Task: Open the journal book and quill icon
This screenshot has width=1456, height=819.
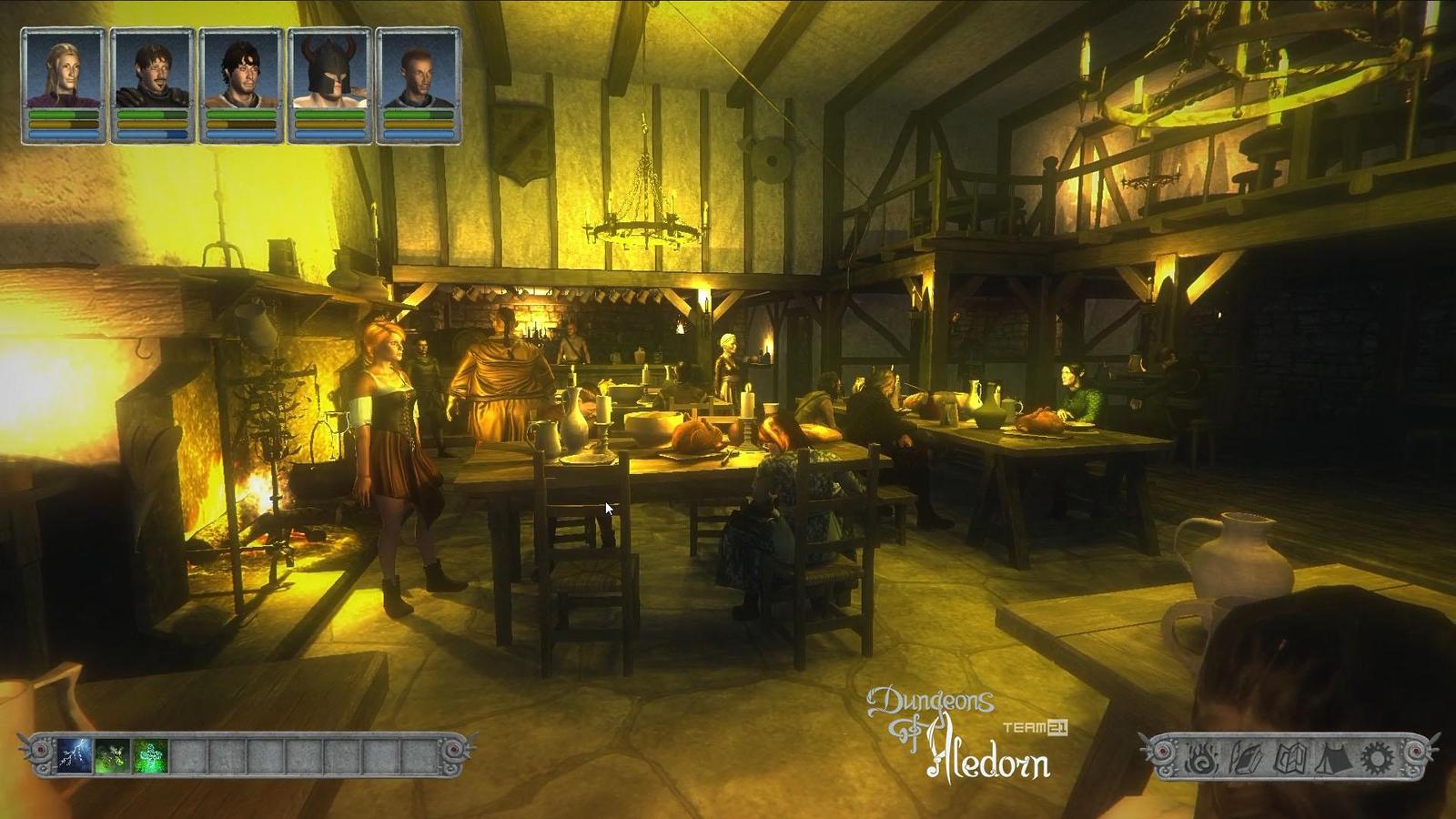Action: click(1244, 757)
